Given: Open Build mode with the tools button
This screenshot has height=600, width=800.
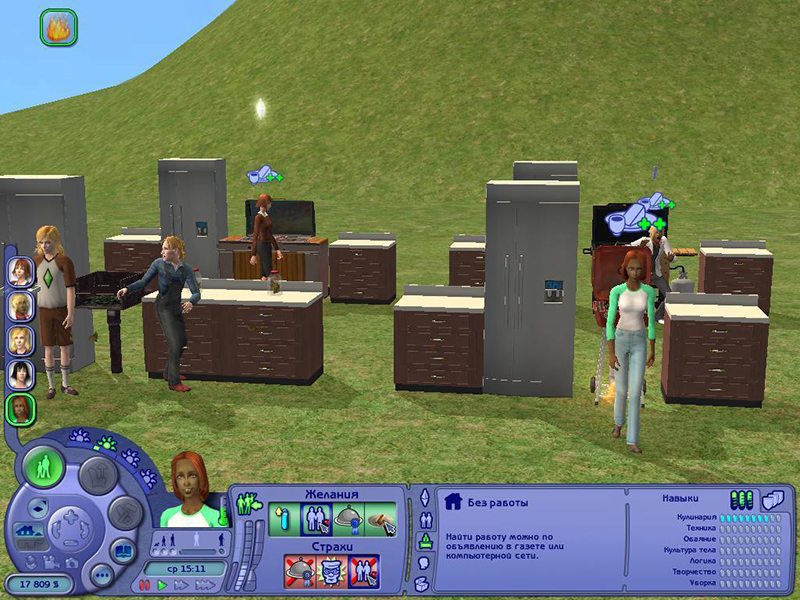Looking at the screenshot, I should tap(126, 513).
